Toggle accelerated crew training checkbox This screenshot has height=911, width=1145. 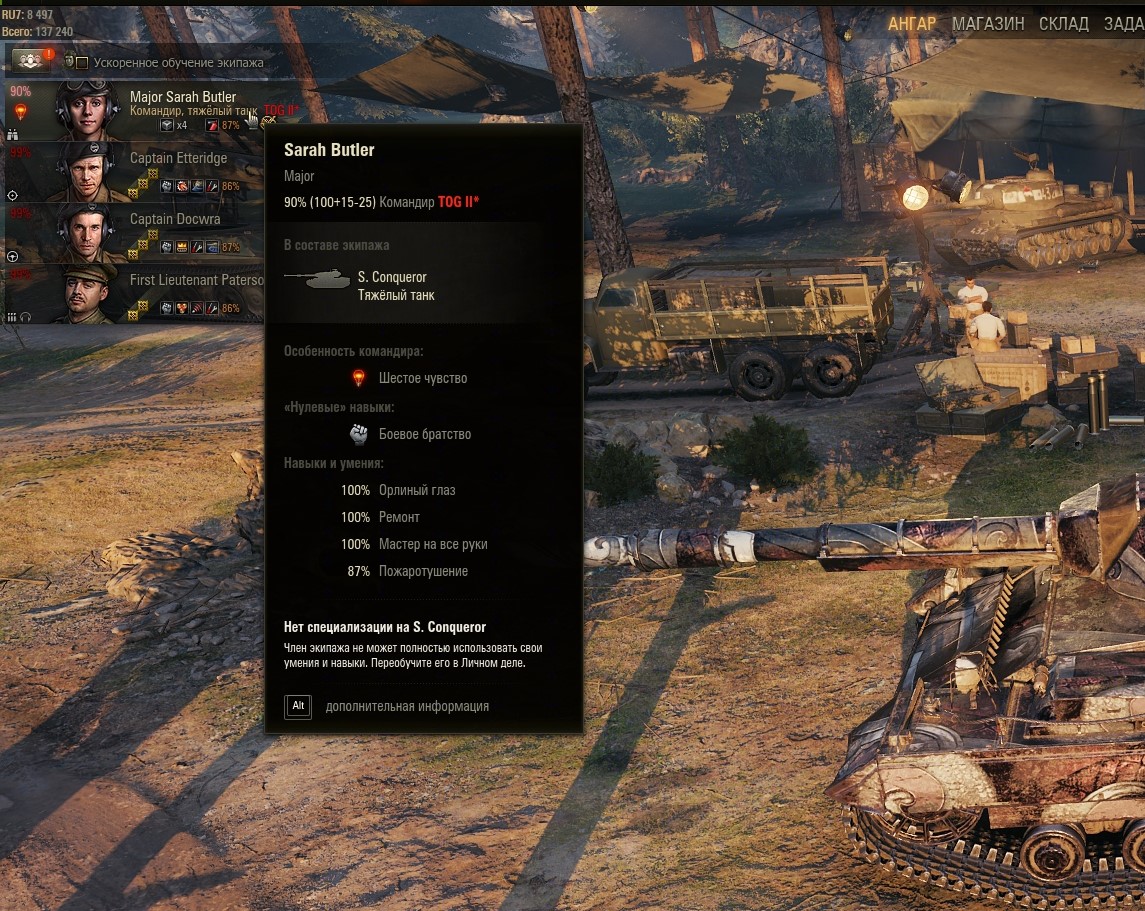pyautogui.click(x=82, y=63)
